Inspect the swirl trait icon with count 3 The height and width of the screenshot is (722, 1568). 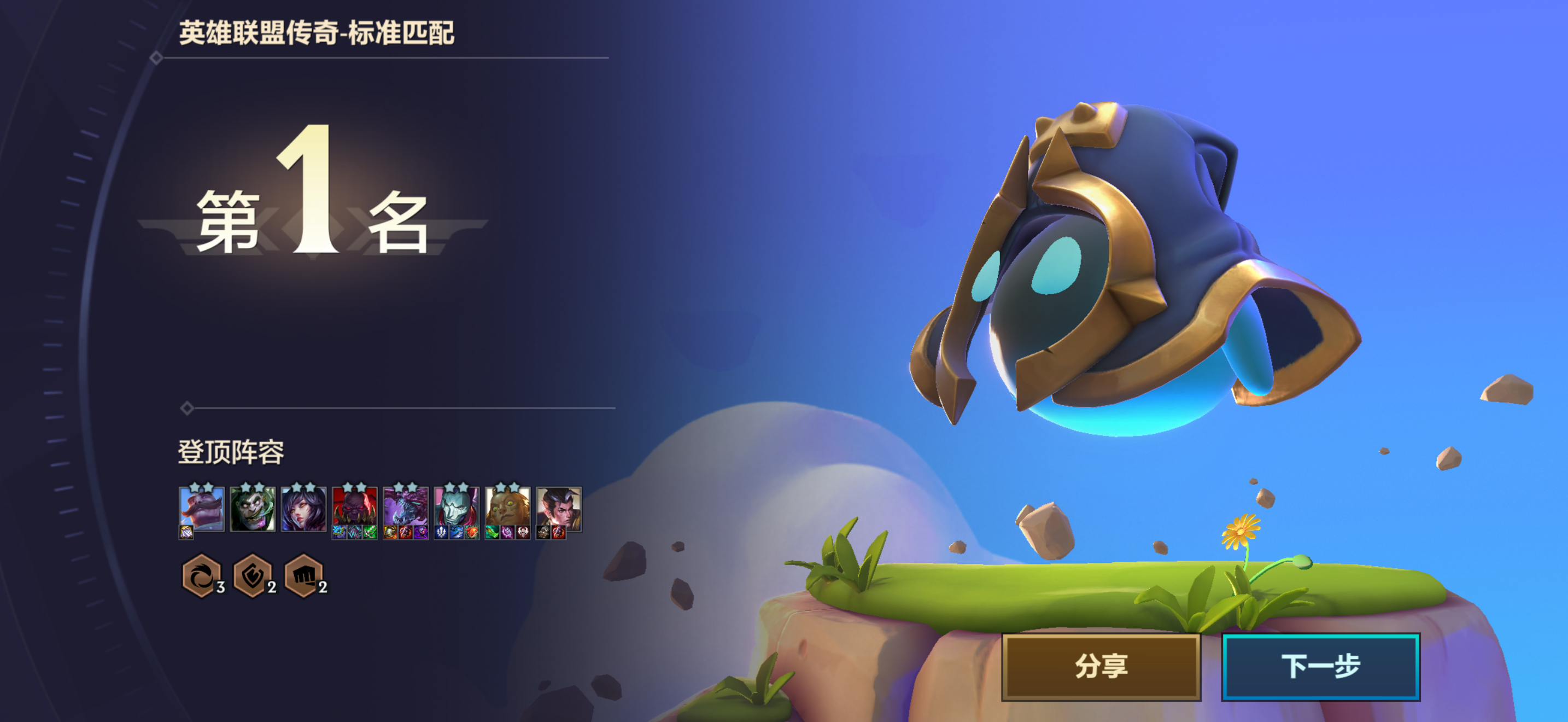200,575
